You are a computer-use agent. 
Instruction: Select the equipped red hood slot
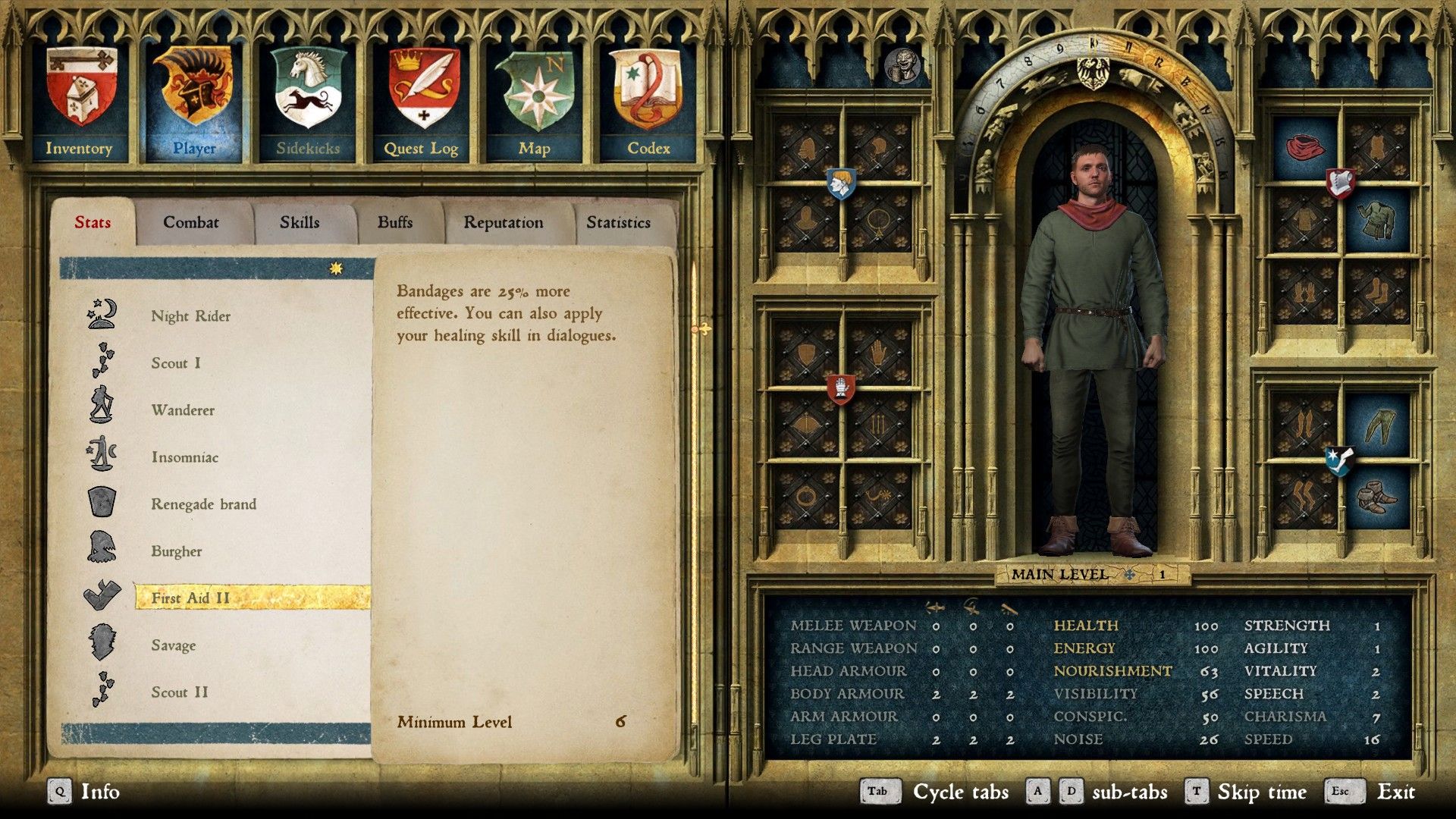pos(1304,146)
